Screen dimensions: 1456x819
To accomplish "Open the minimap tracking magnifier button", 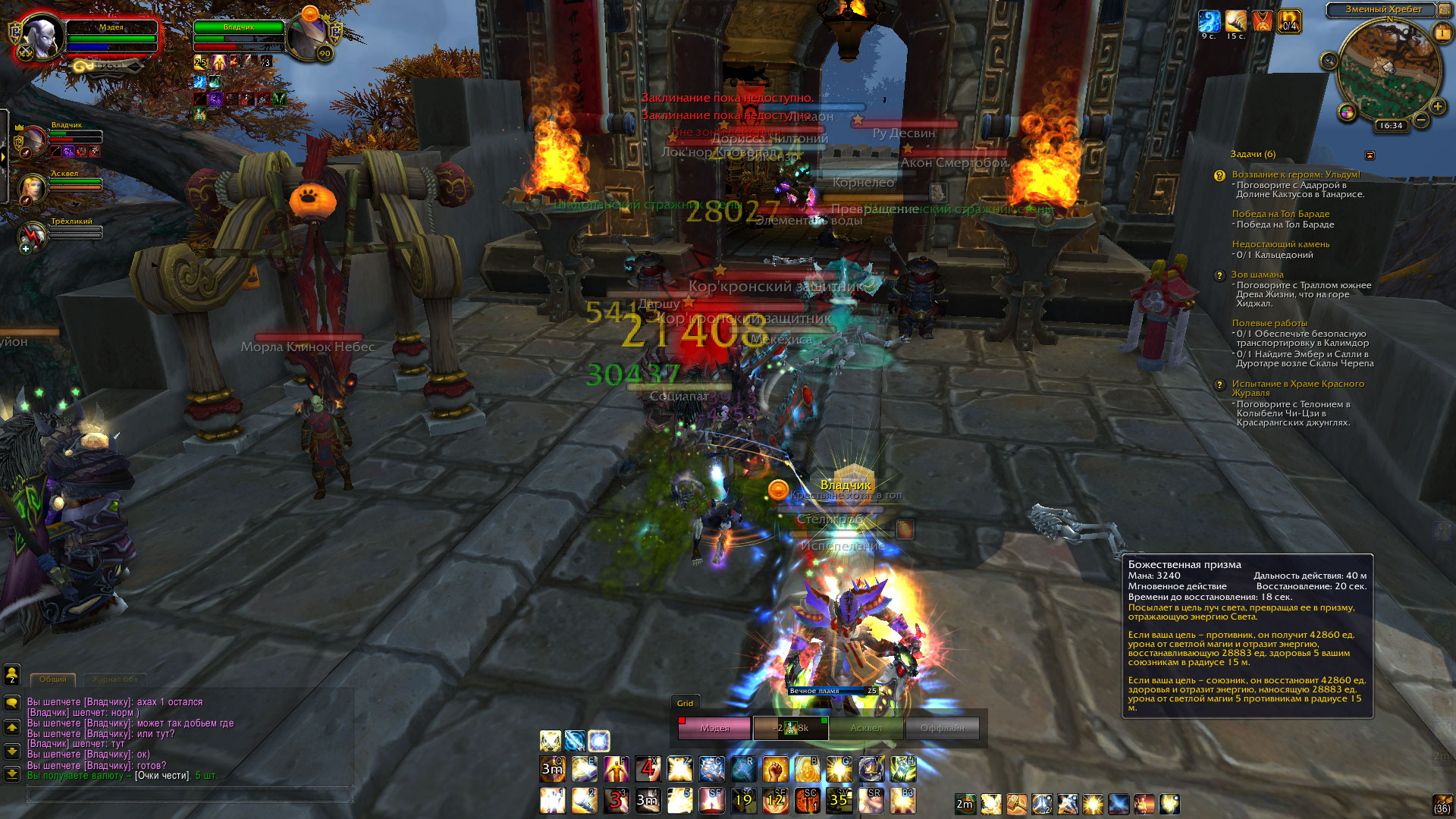I will 1329,61.
